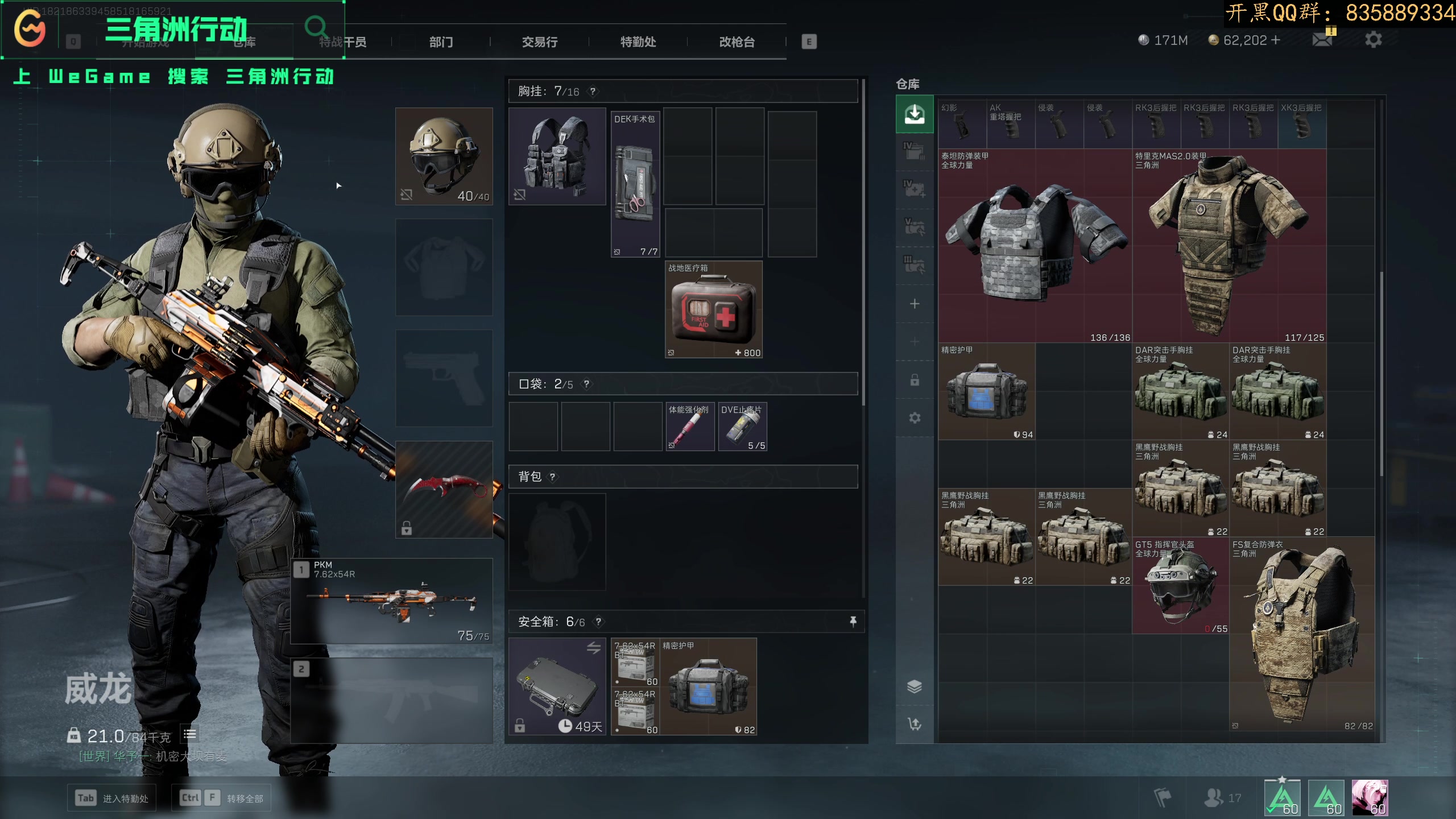Select the equipped helmet slot
The image size is (1456, 819).
click(x=444, y=156)
